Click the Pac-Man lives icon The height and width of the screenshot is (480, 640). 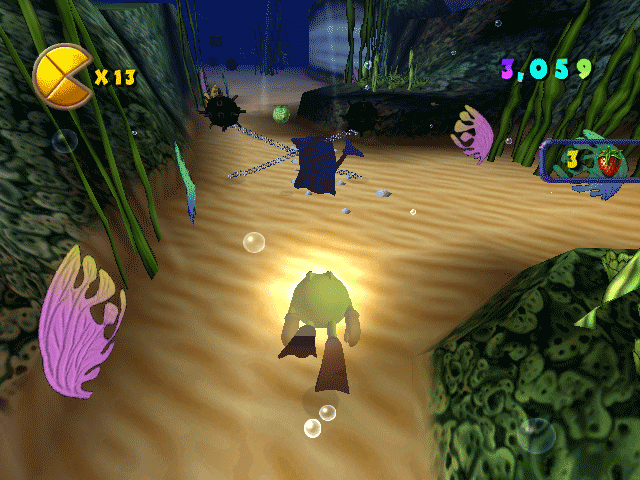coord(62,76)
